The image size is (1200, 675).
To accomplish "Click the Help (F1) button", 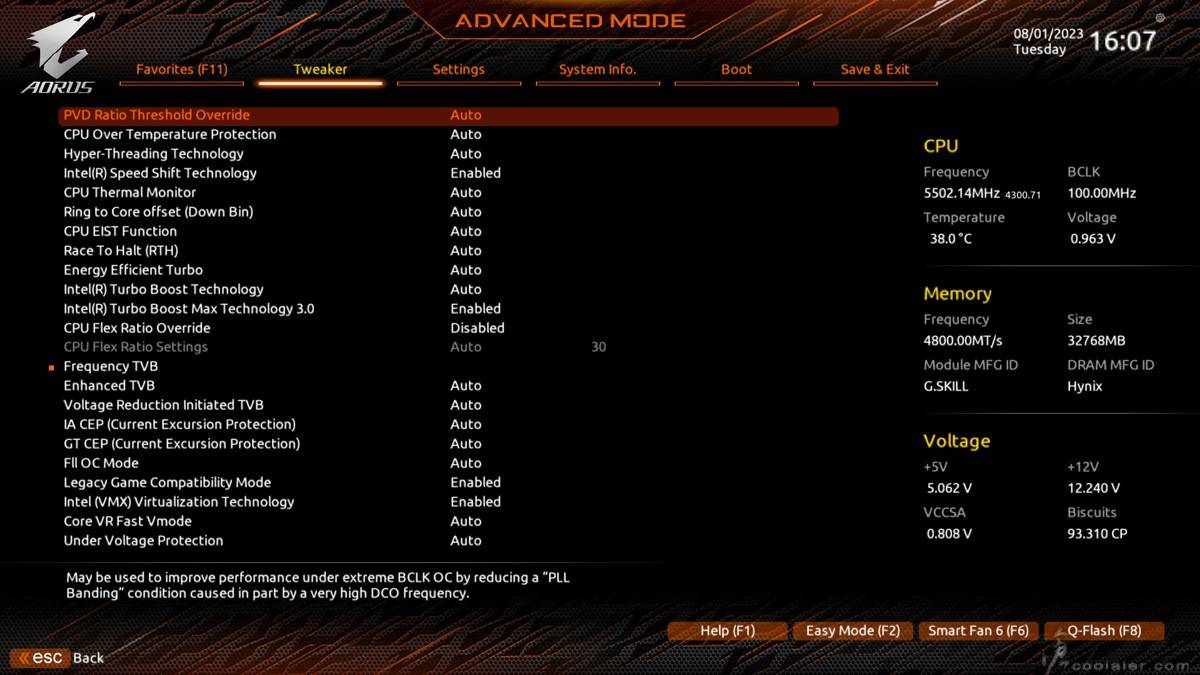I will [727, 631].
